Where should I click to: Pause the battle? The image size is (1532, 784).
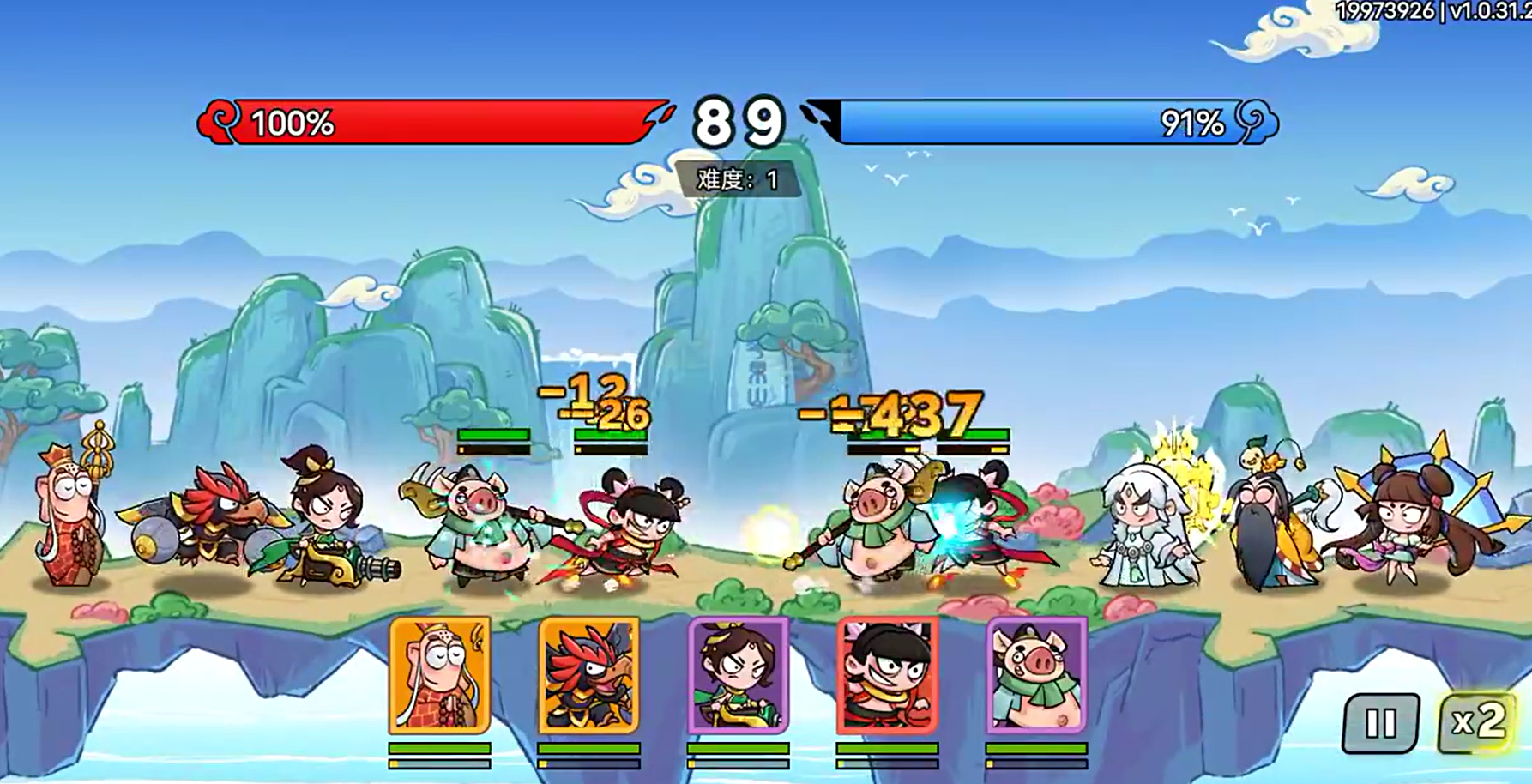[x=1380, y=723]
